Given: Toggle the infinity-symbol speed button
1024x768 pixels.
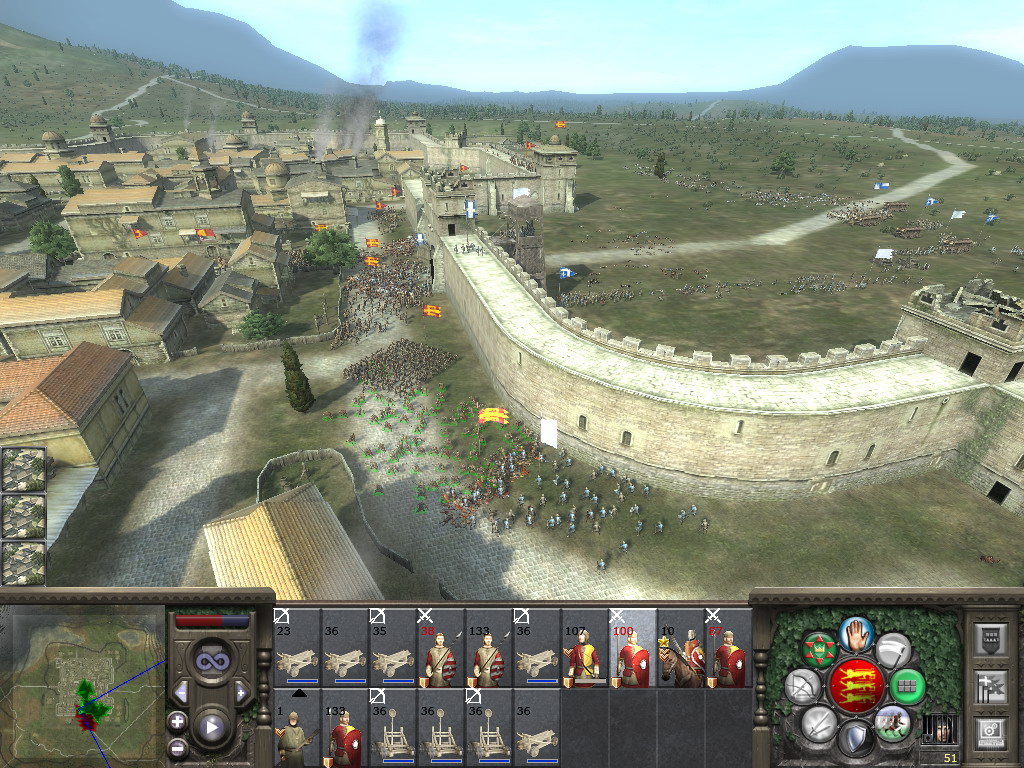Looking at the screenshot, I should pos(211,661).
